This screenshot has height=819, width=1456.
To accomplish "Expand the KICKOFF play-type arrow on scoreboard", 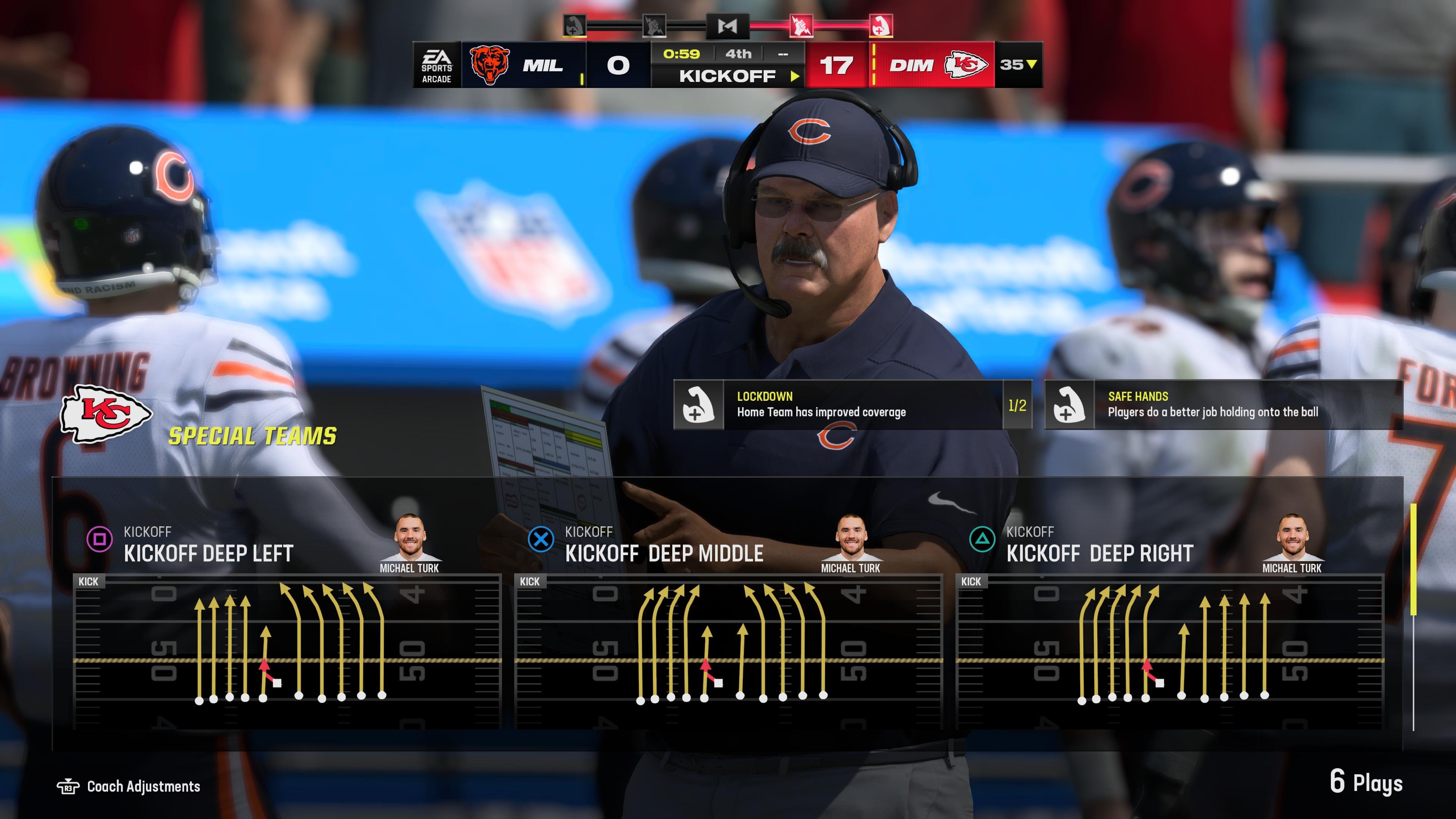I will click(796, 75).
